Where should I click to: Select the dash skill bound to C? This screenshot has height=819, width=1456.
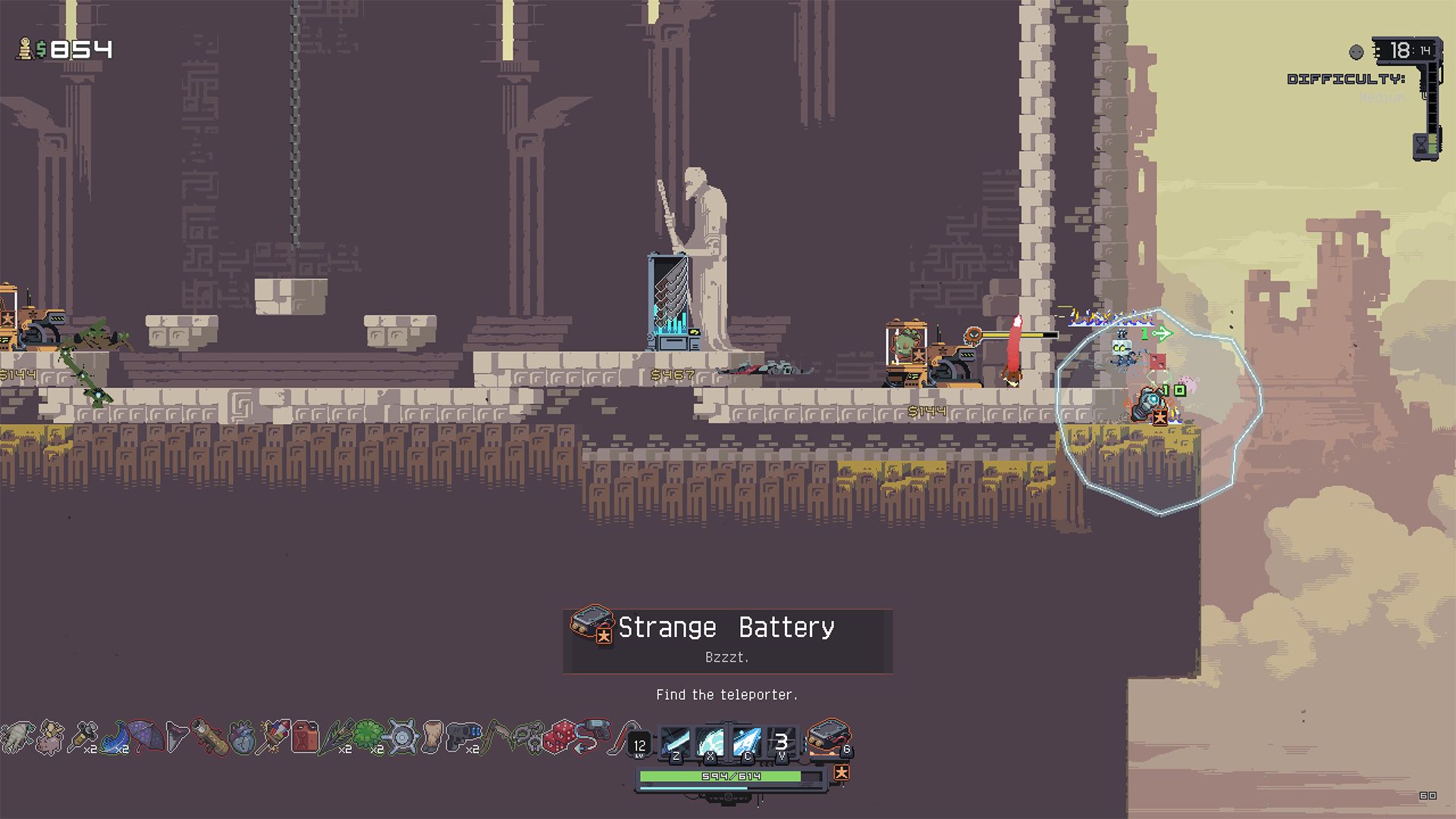pyautogui.click(x=748, y=740)
